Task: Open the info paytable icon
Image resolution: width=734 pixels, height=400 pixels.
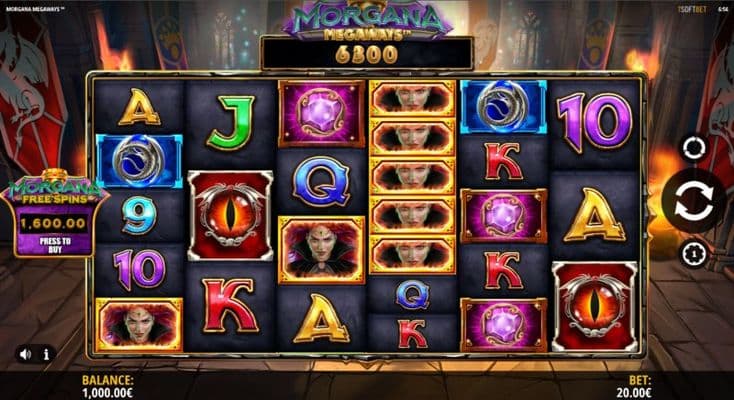Action: 46,353
